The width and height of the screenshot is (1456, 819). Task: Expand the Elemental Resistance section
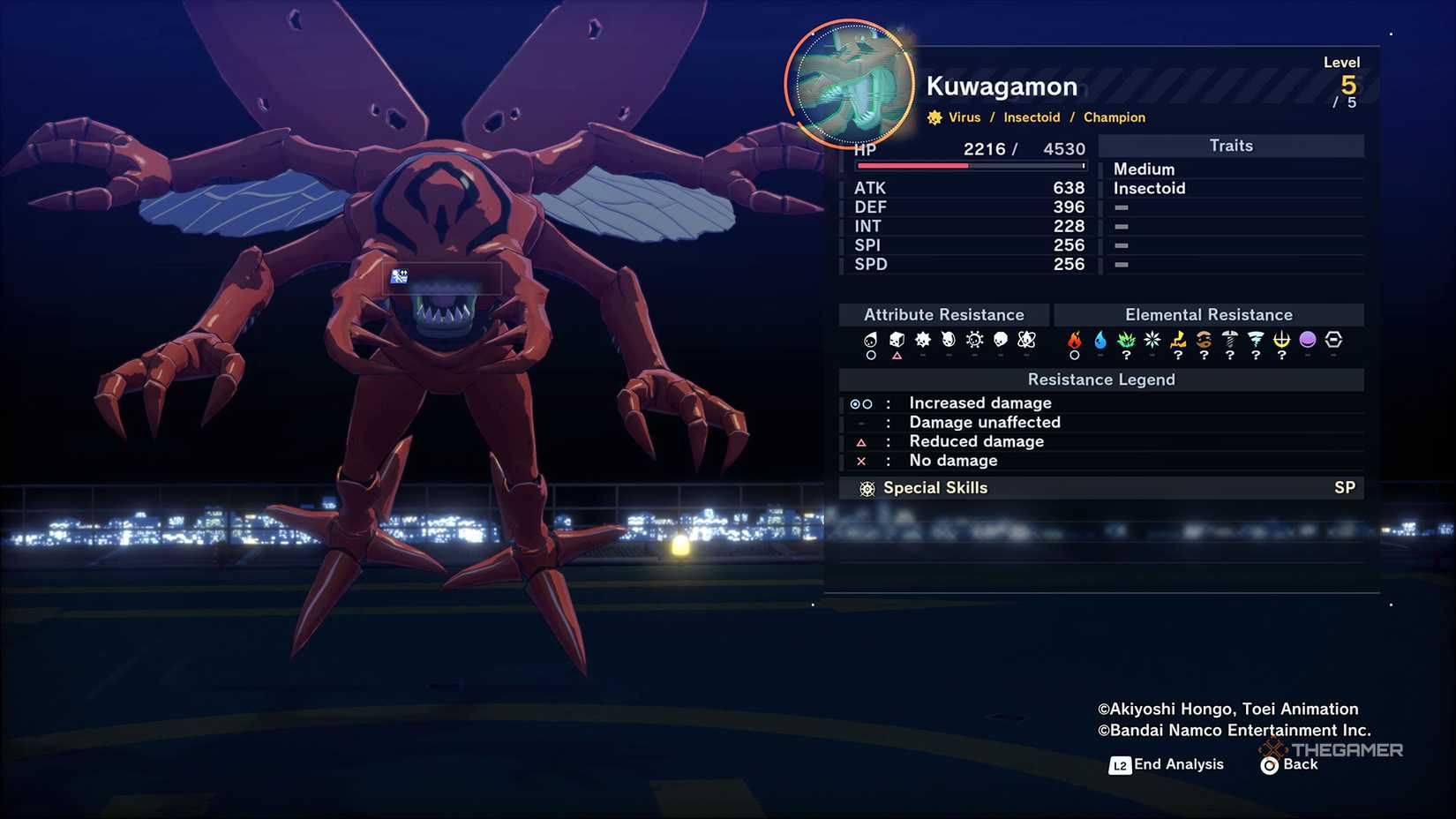coord(1209,314)
